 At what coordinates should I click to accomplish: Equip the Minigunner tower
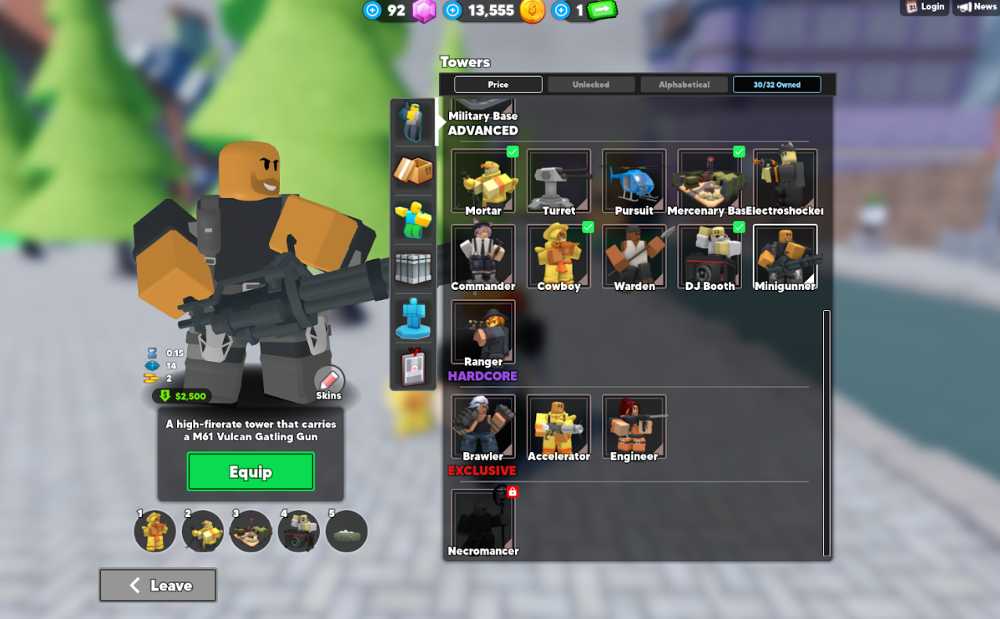pos(250,472)
